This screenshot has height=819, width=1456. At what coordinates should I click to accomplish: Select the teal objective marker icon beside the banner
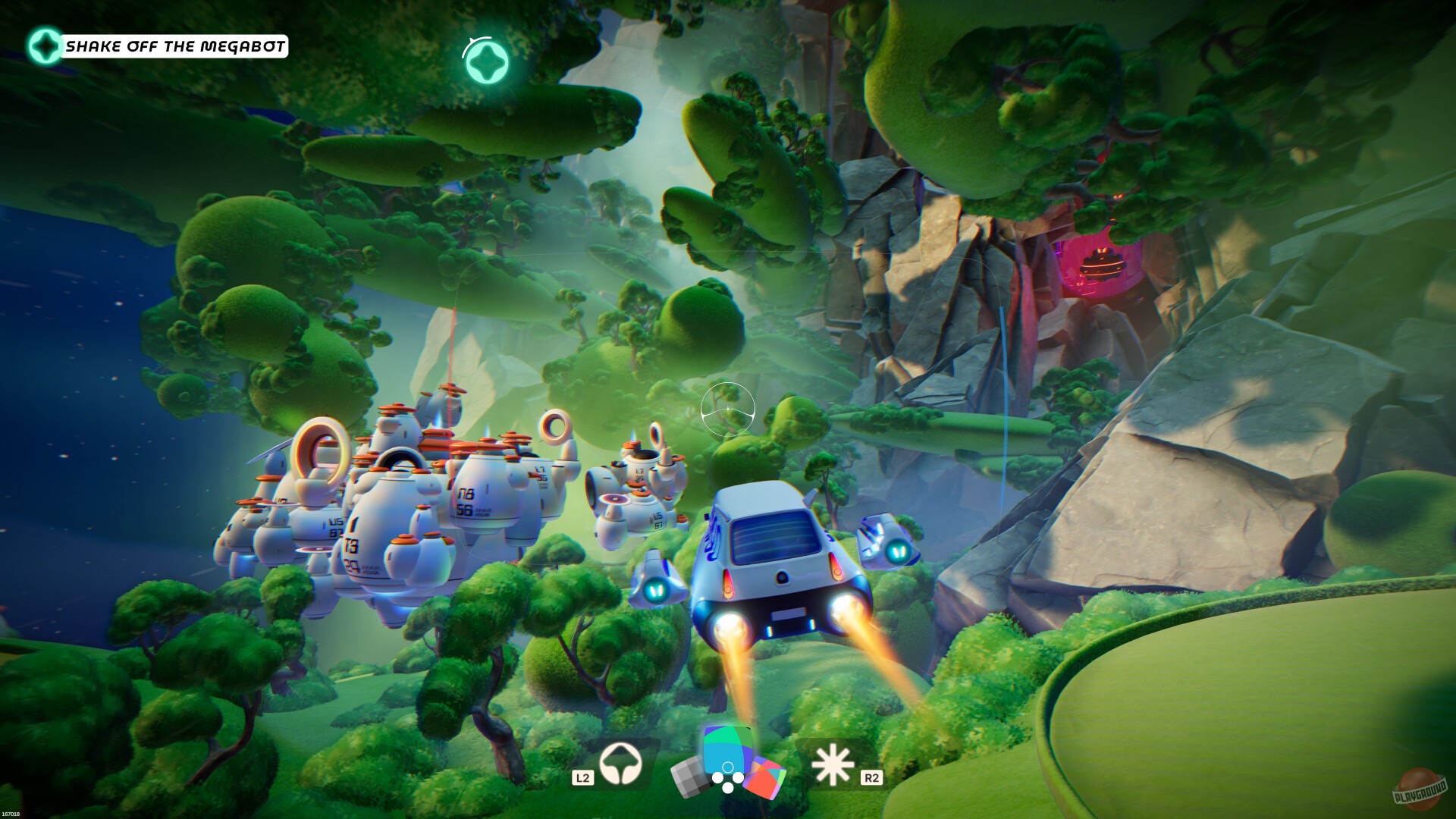coord(45,45)
